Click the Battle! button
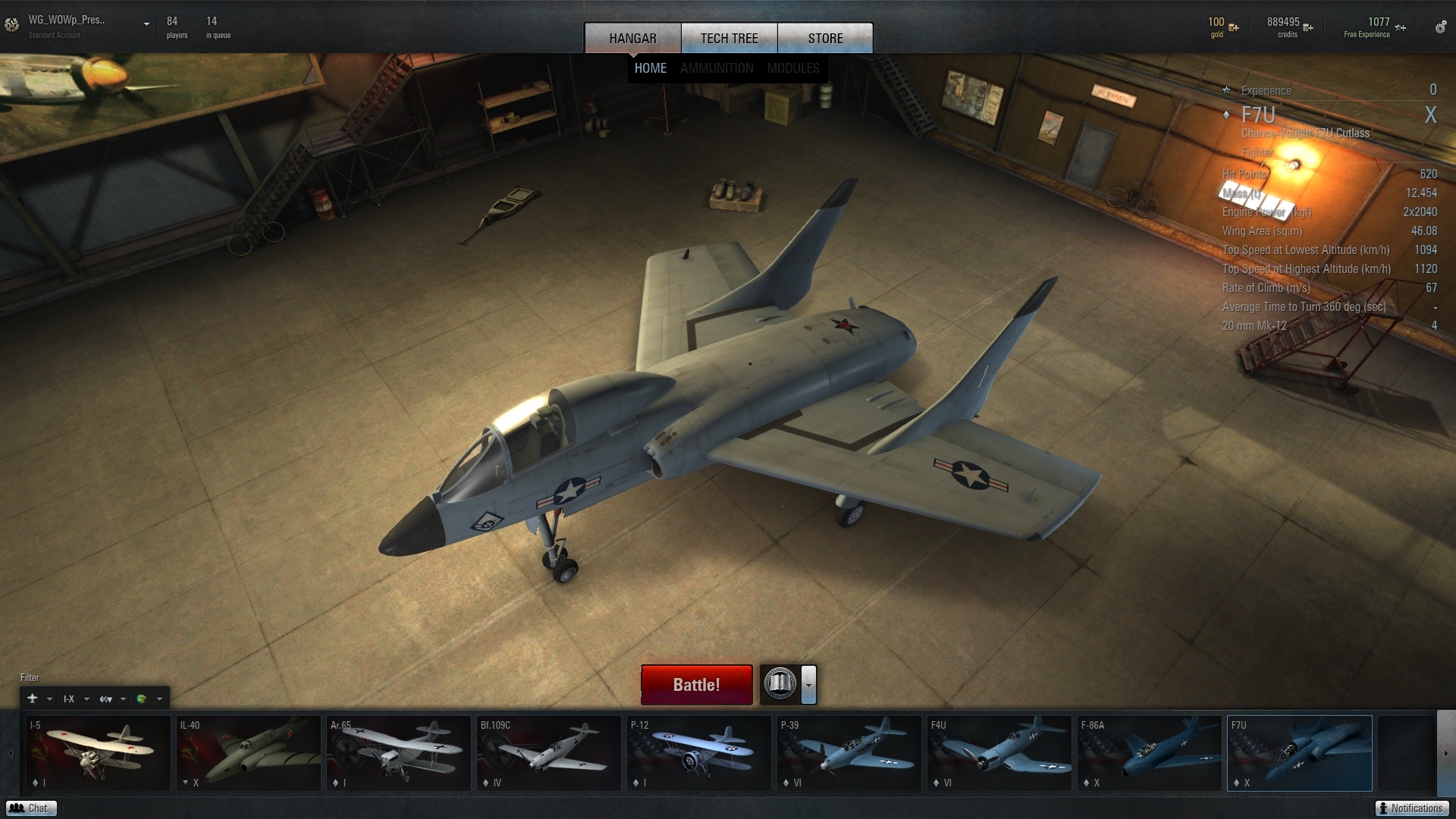1456x819 pixels. pos(695,684)
